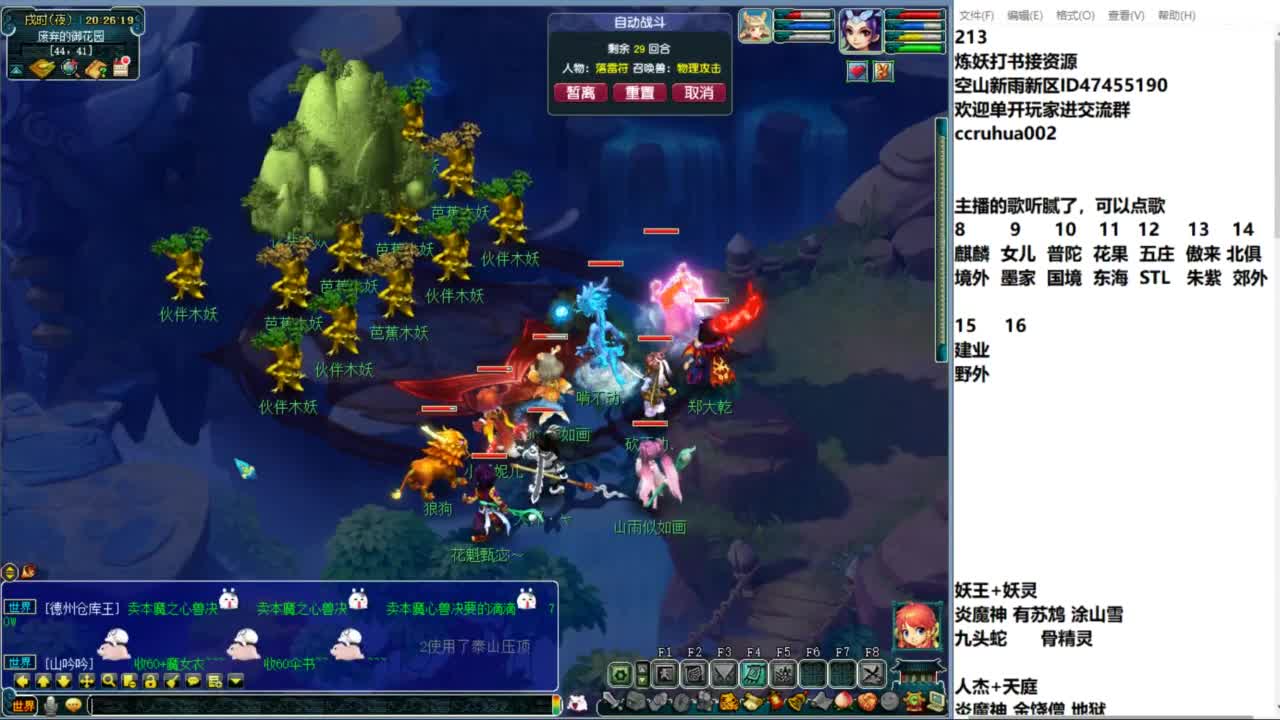The width and height of the screenshot is (1280, 720).
Task: Select the highlighted F4 skill slot icon
Action: [x=754, y=672]
